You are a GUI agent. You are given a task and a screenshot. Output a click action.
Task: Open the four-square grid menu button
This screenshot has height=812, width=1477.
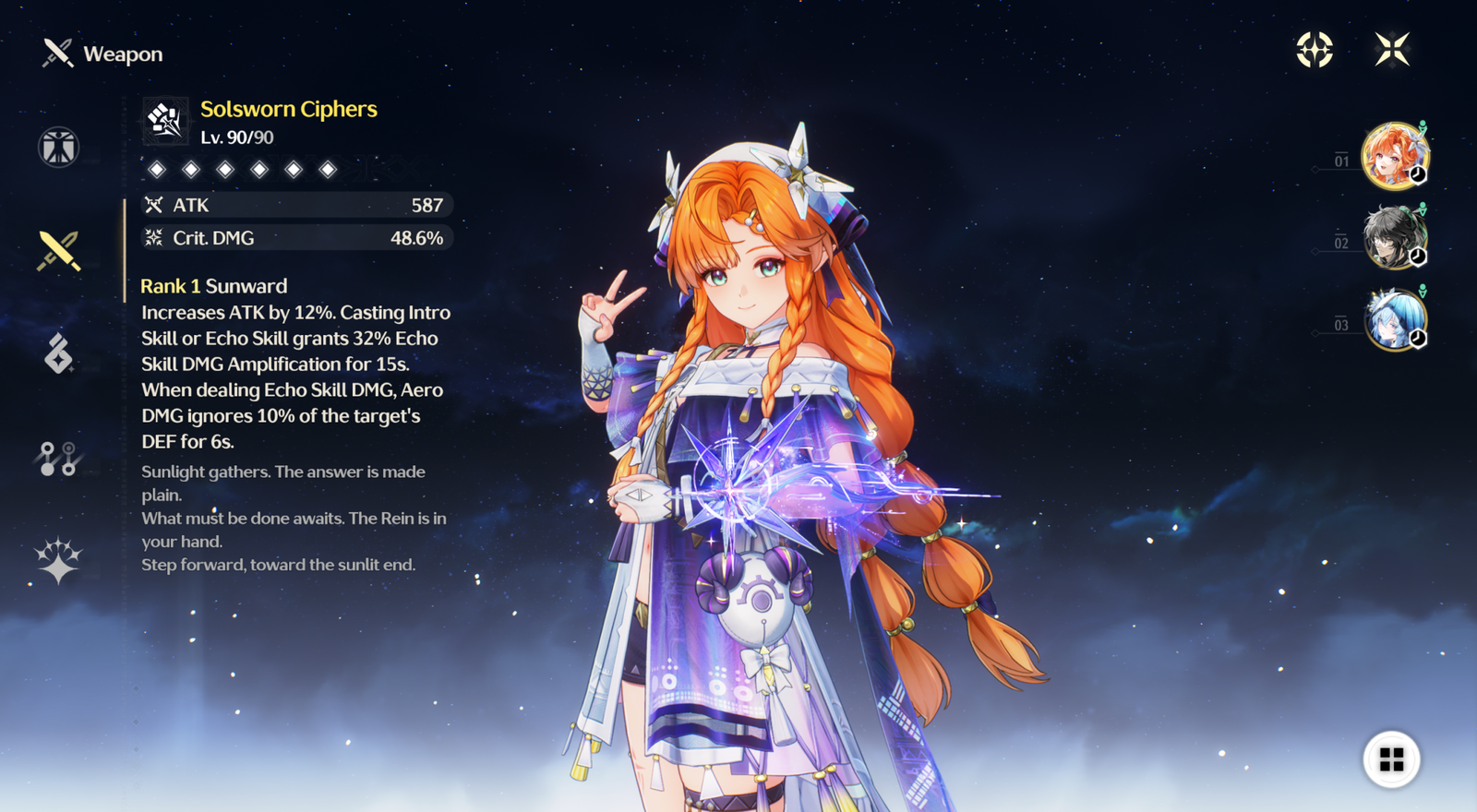1391,759
